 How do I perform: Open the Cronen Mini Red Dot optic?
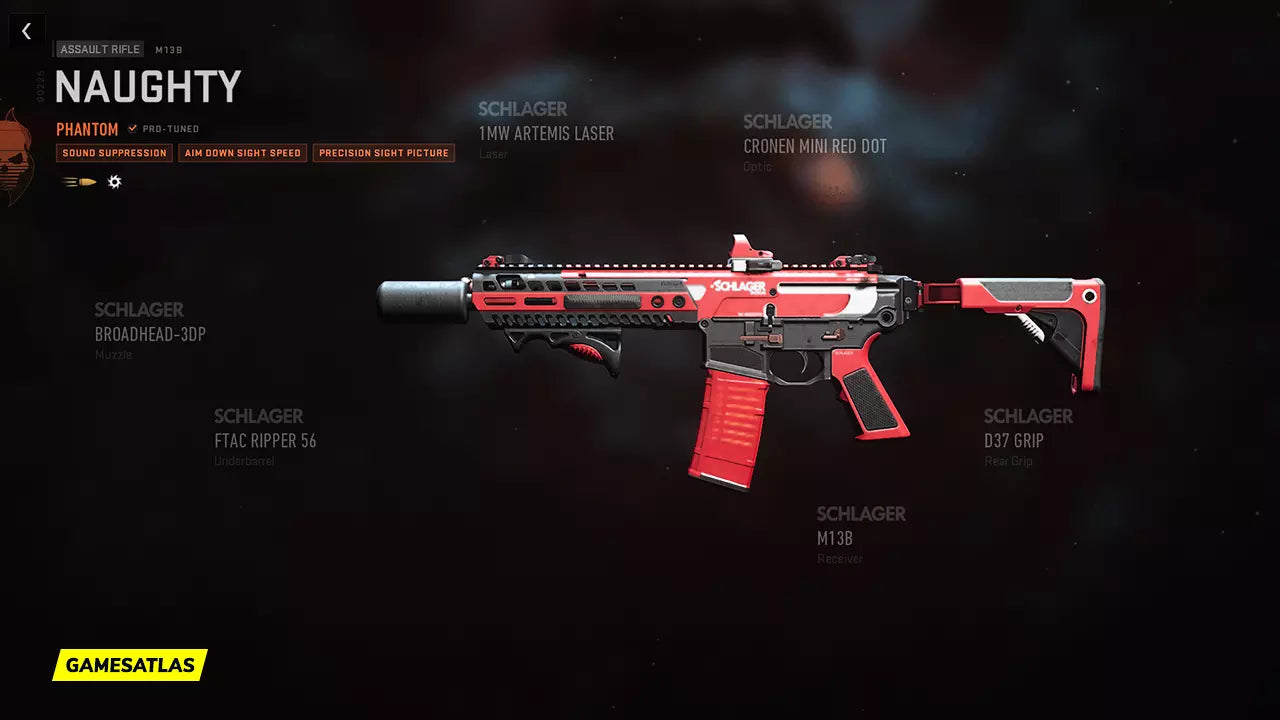coord(814,146)
